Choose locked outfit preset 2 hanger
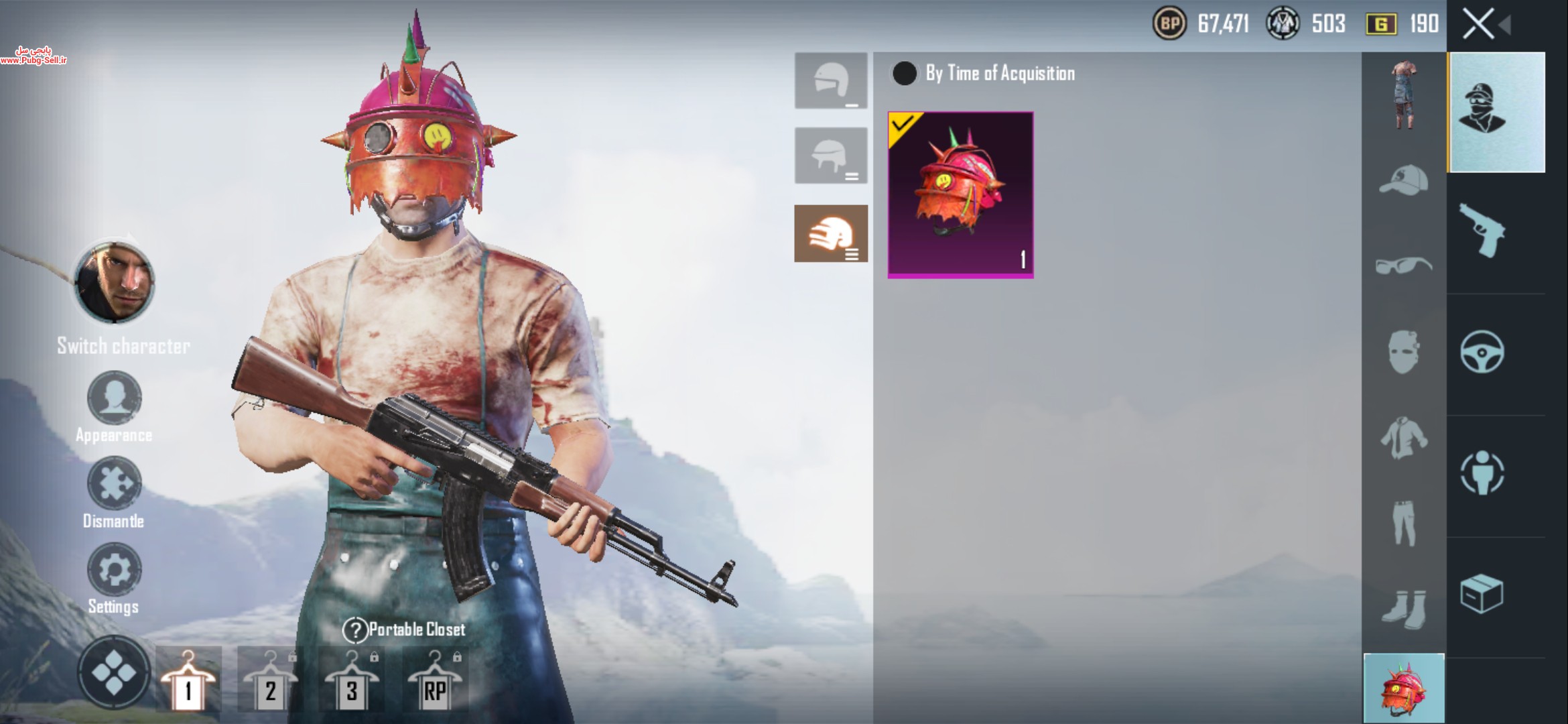Viewport: 1568px width, 724px height. point(270,680)
